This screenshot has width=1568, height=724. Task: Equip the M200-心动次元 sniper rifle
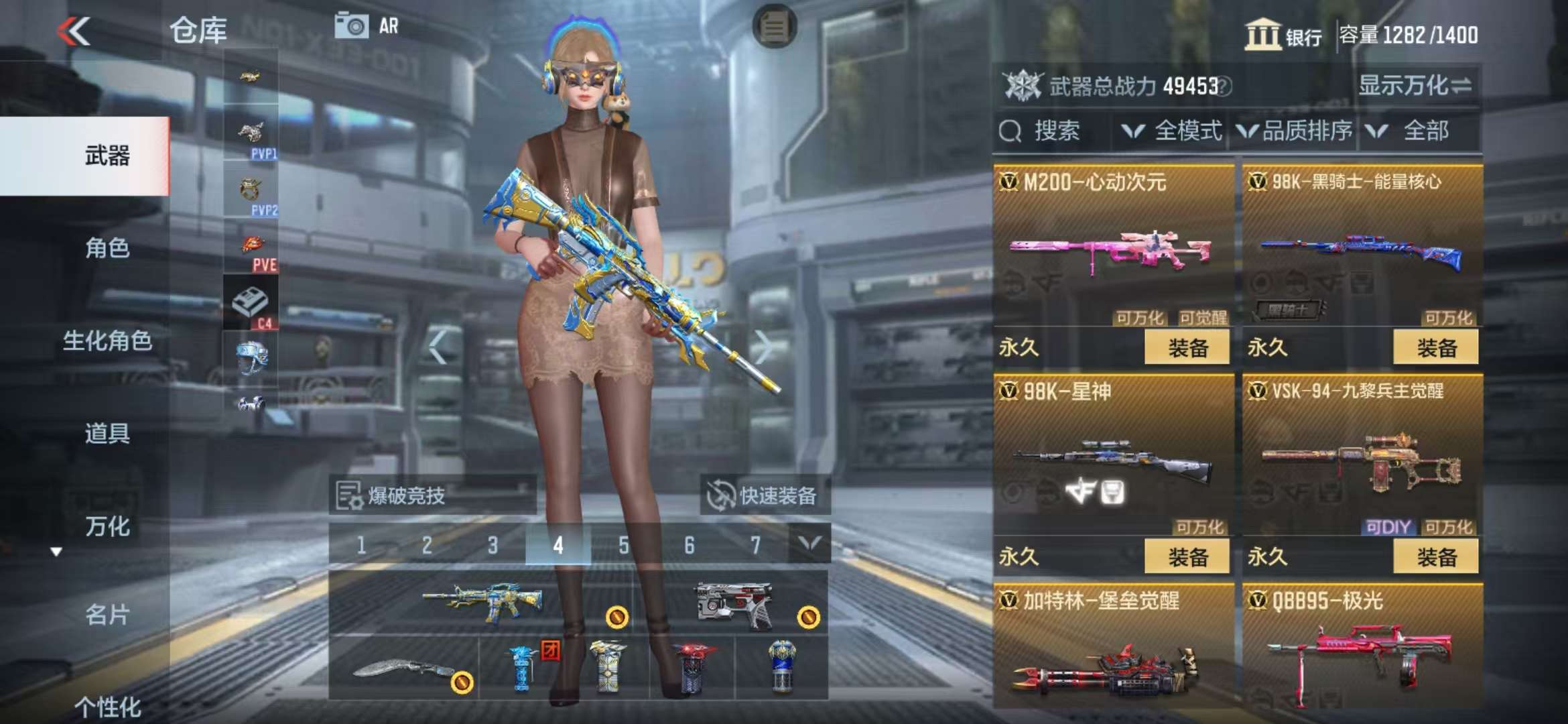click(x=1187, y=347)
